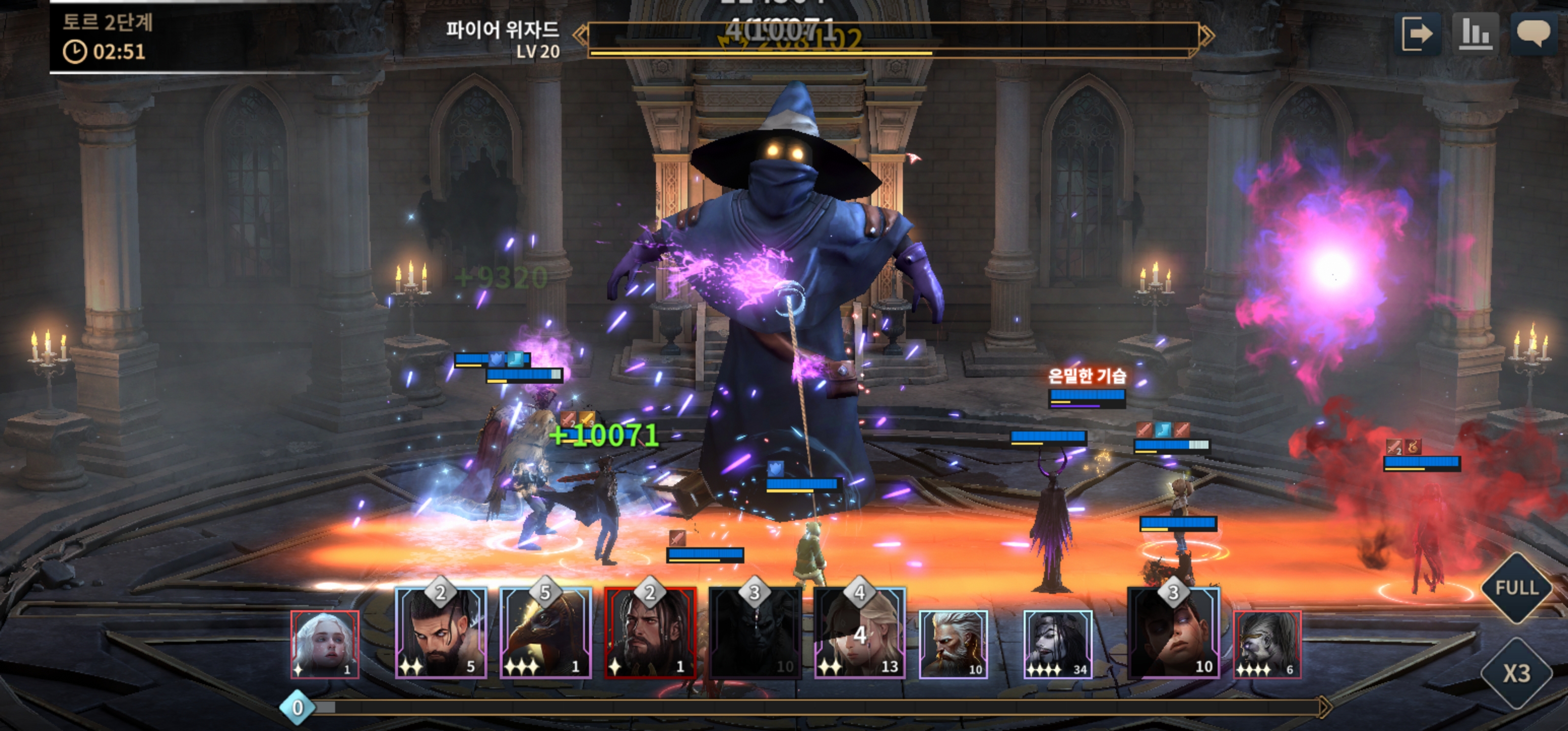Select the braided dark-bearded warrior card
This screenshot has width=1568, height=731.
[x=441, y=633]
